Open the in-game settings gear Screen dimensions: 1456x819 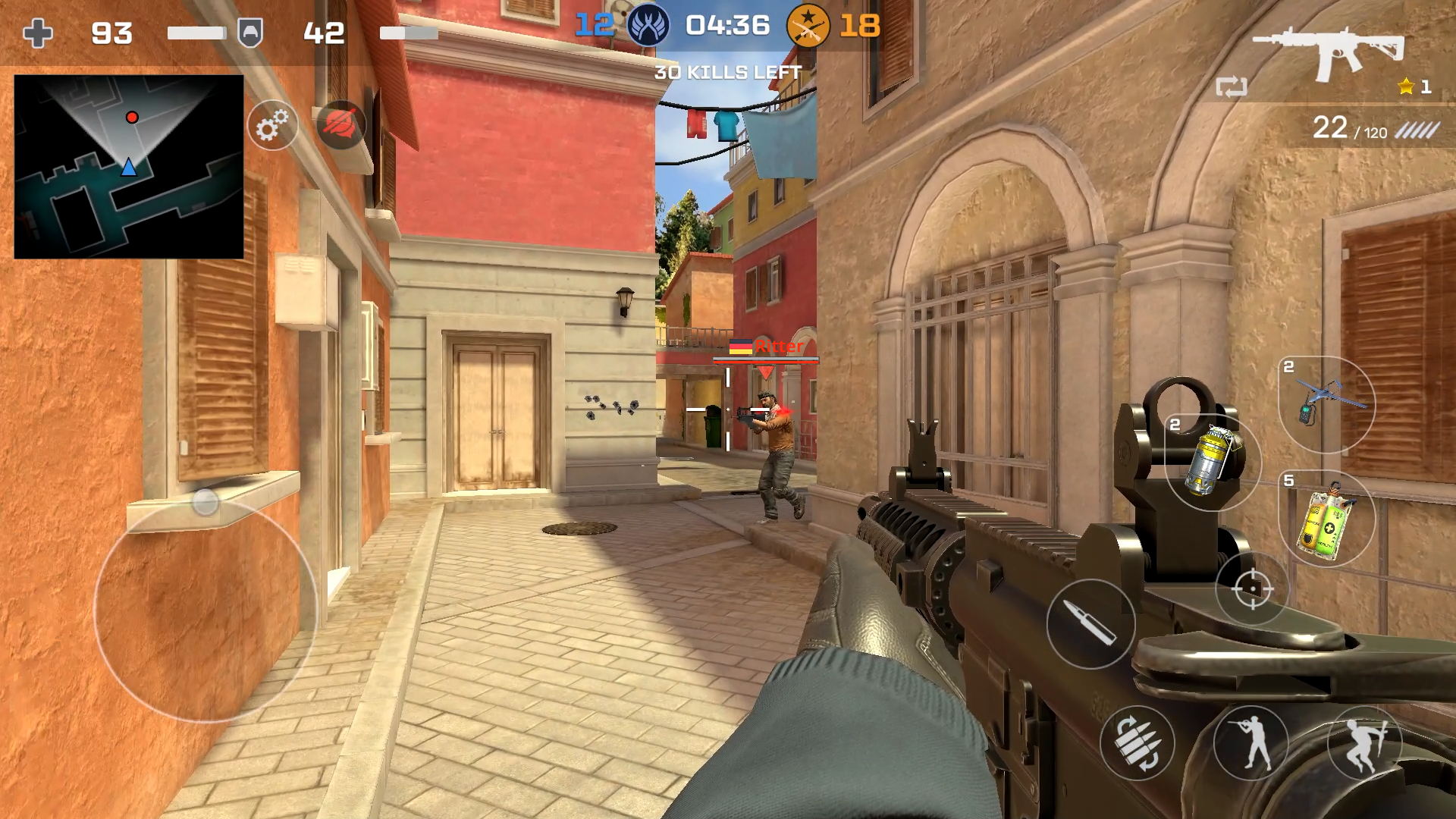[273, 125]
